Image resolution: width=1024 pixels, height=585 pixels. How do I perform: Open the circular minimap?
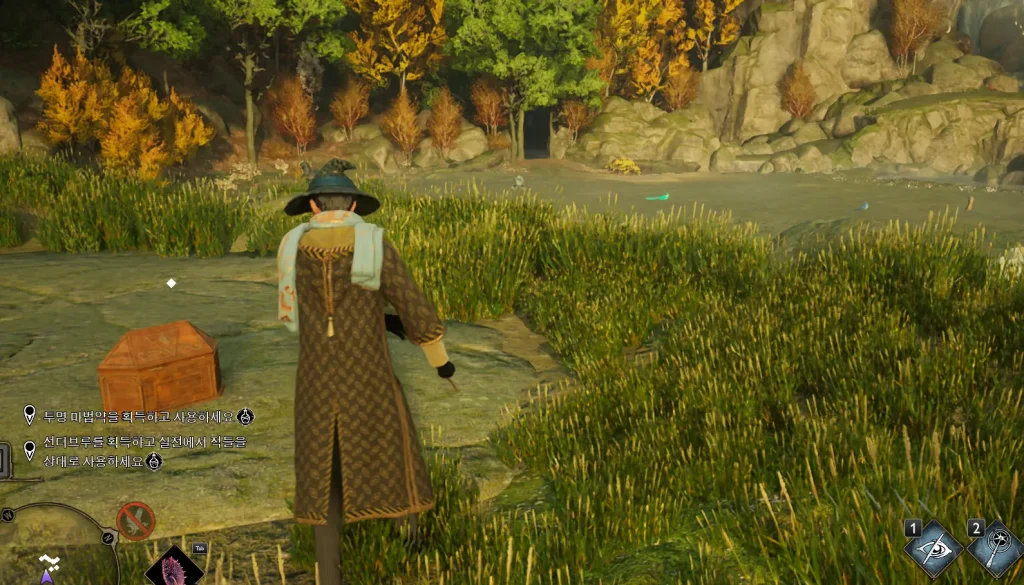point(55,548)
